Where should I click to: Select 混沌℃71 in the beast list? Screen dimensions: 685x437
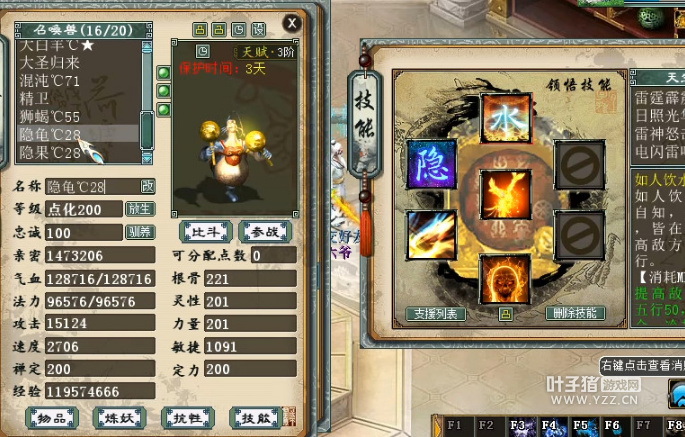pyautogui.click(x=50, y=81)
